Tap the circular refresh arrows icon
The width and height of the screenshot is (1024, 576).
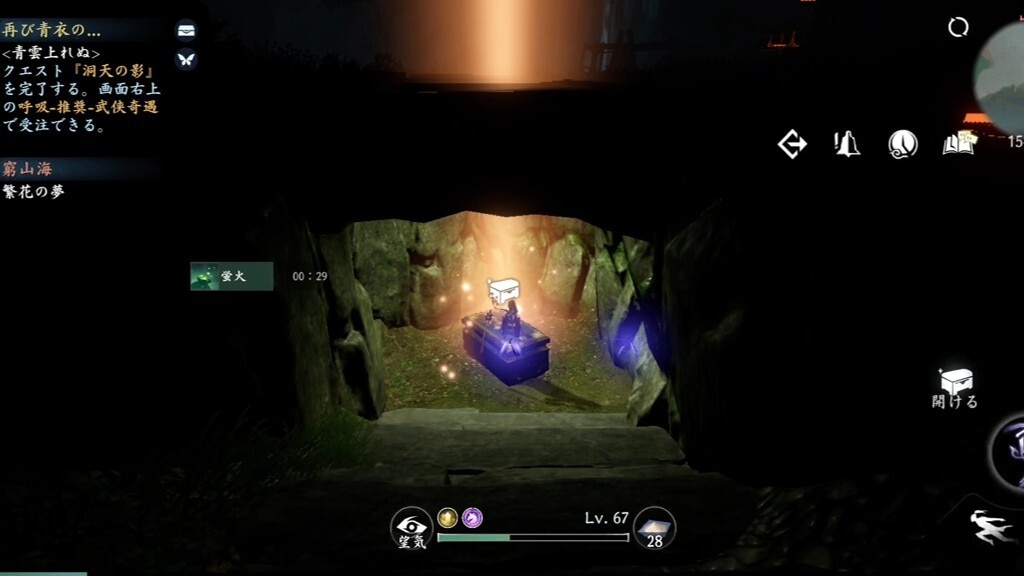[x=958, y=27]
